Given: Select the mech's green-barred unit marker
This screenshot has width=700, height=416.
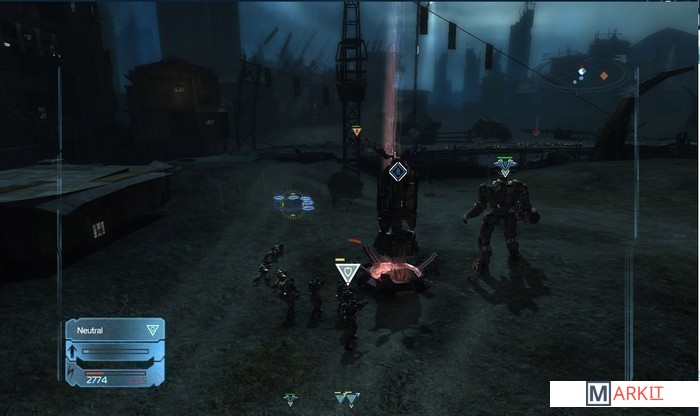Looking at the screenshot, I should tap(505, 164).
